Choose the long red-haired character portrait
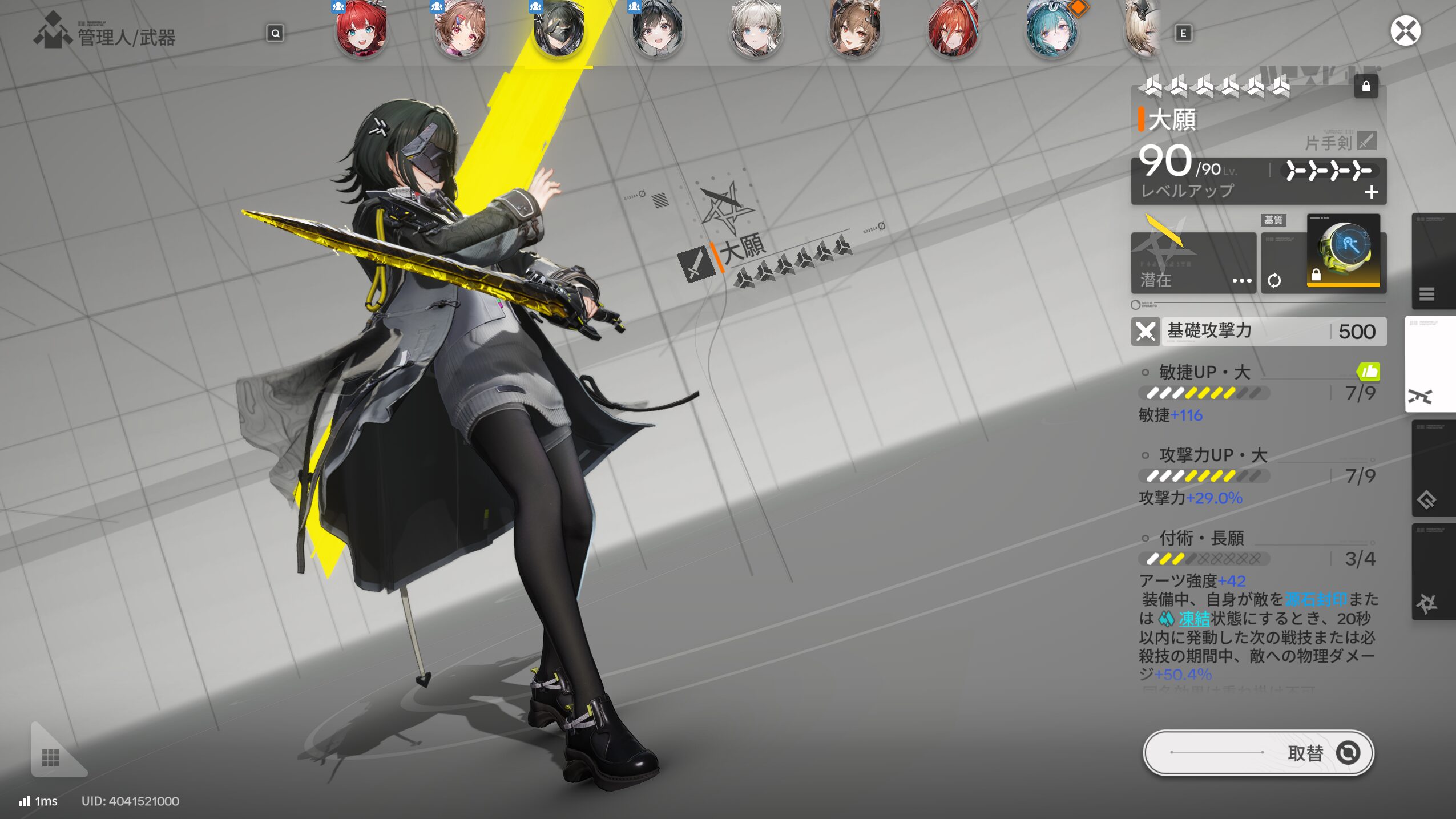Image resolution: width=1456 pixels, height=819 pixels. (953, 30)
